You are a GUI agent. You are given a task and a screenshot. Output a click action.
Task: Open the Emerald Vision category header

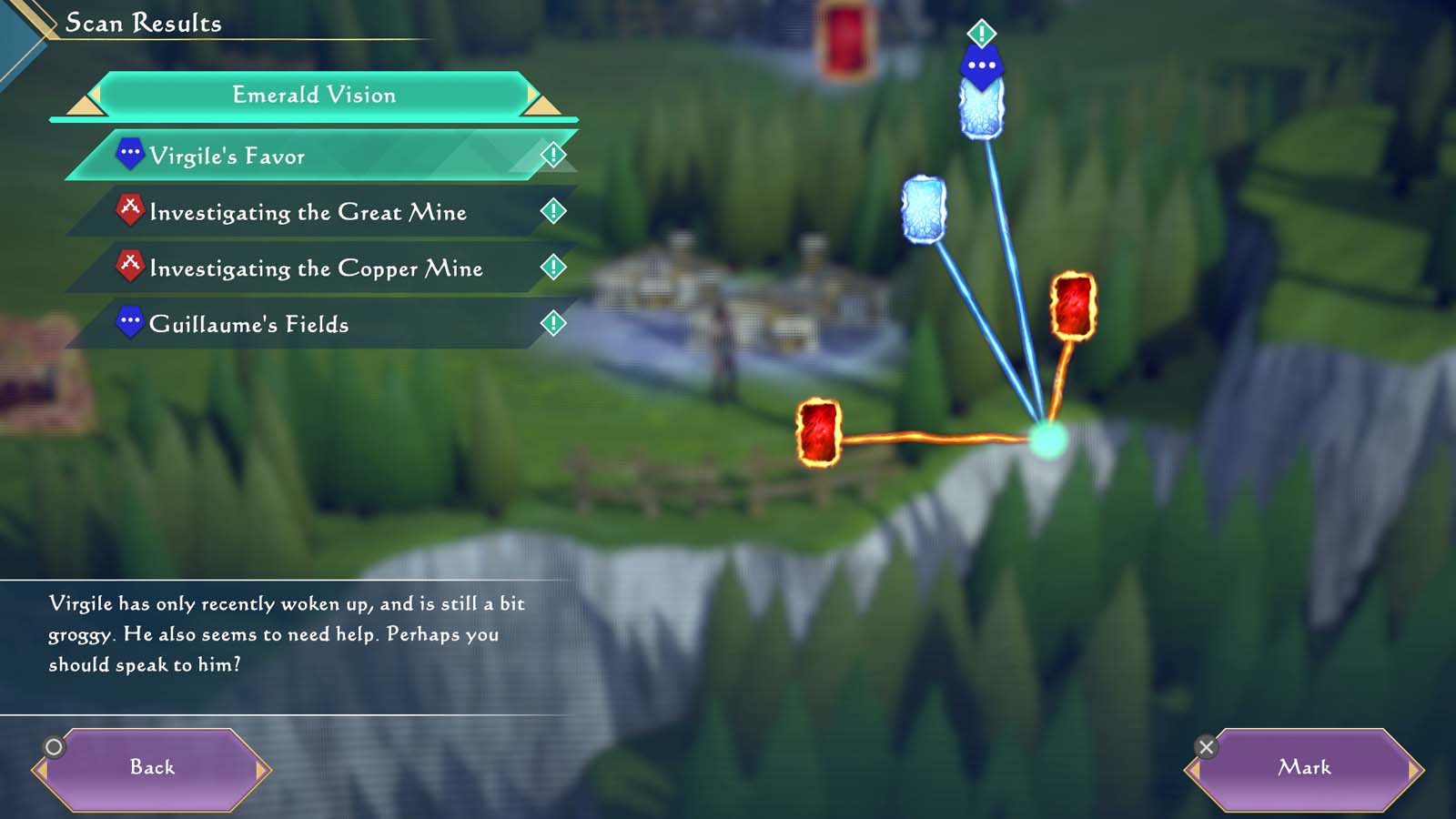314,94
